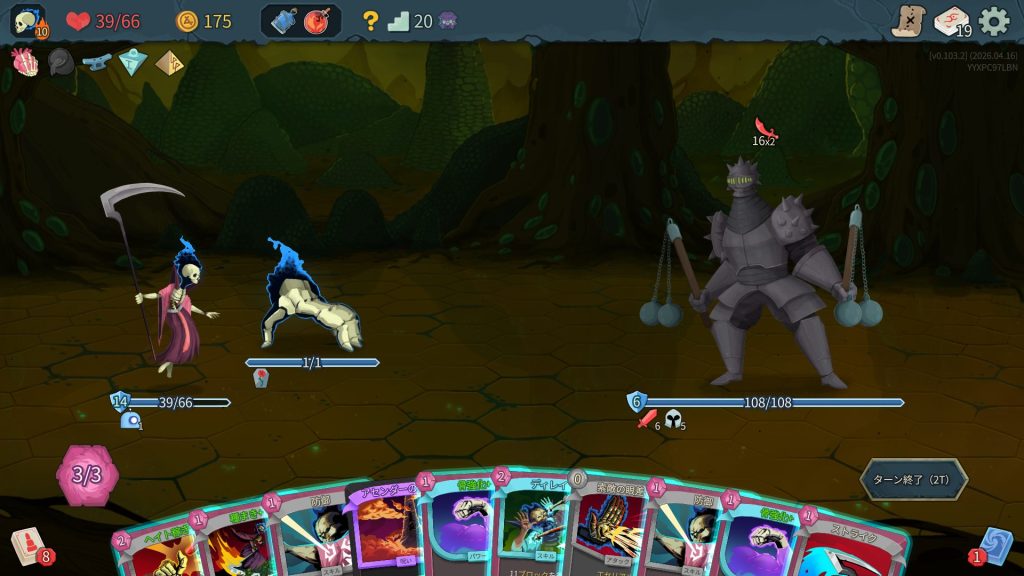Viewport: 1024px width, 576px height.
Task: Inspect the cyan diamond relic
Action: pos(132,62)
